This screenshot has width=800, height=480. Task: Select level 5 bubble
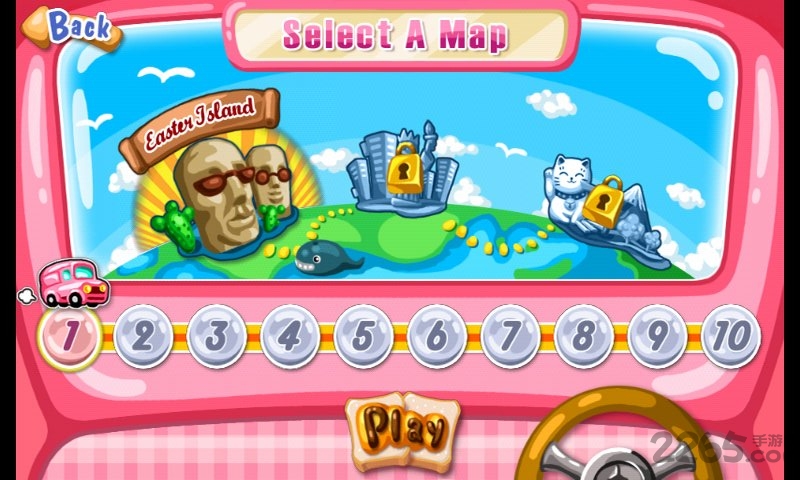[363, 336]
